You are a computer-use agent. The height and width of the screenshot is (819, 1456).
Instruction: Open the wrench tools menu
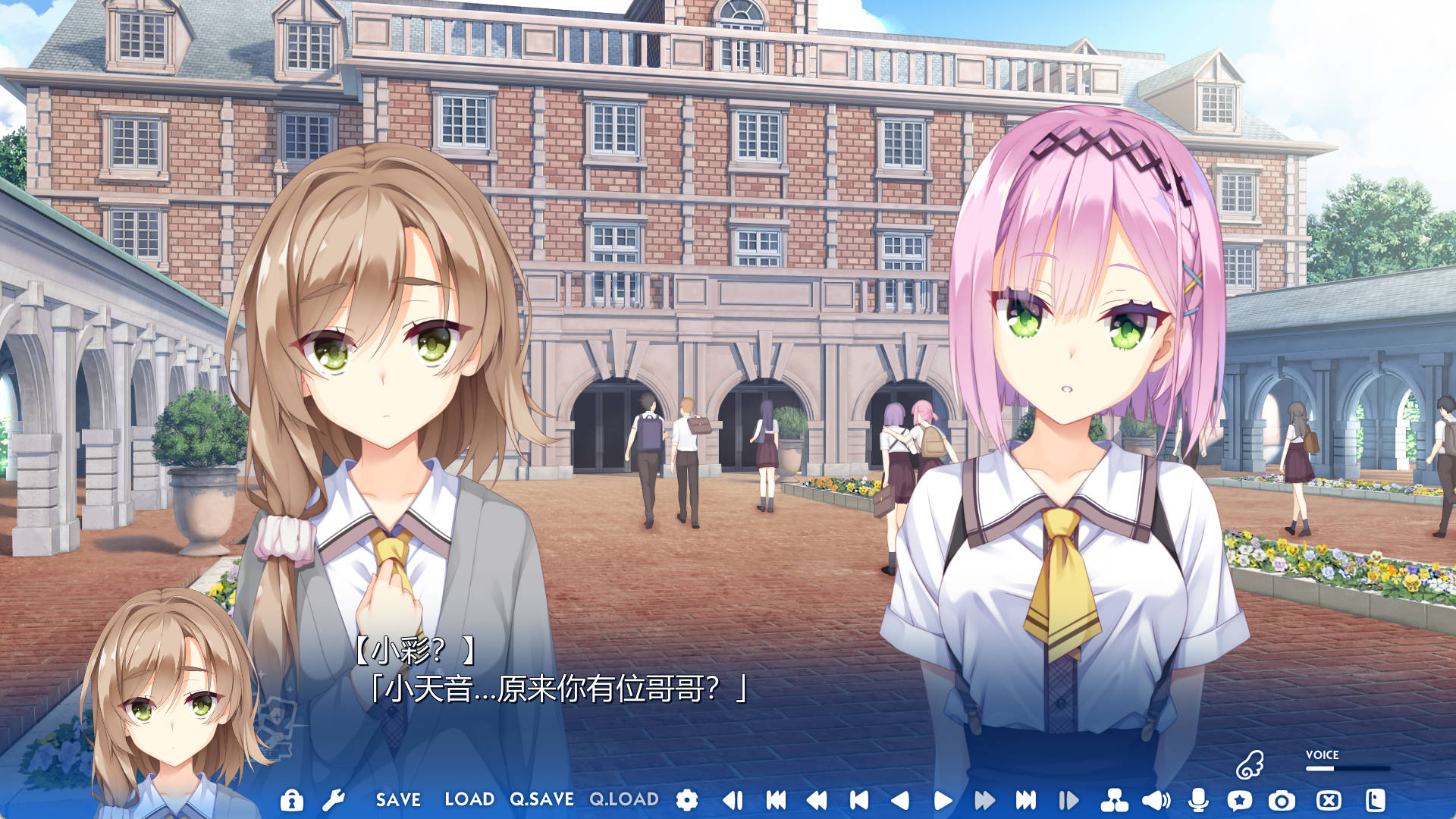coord(334,800)
